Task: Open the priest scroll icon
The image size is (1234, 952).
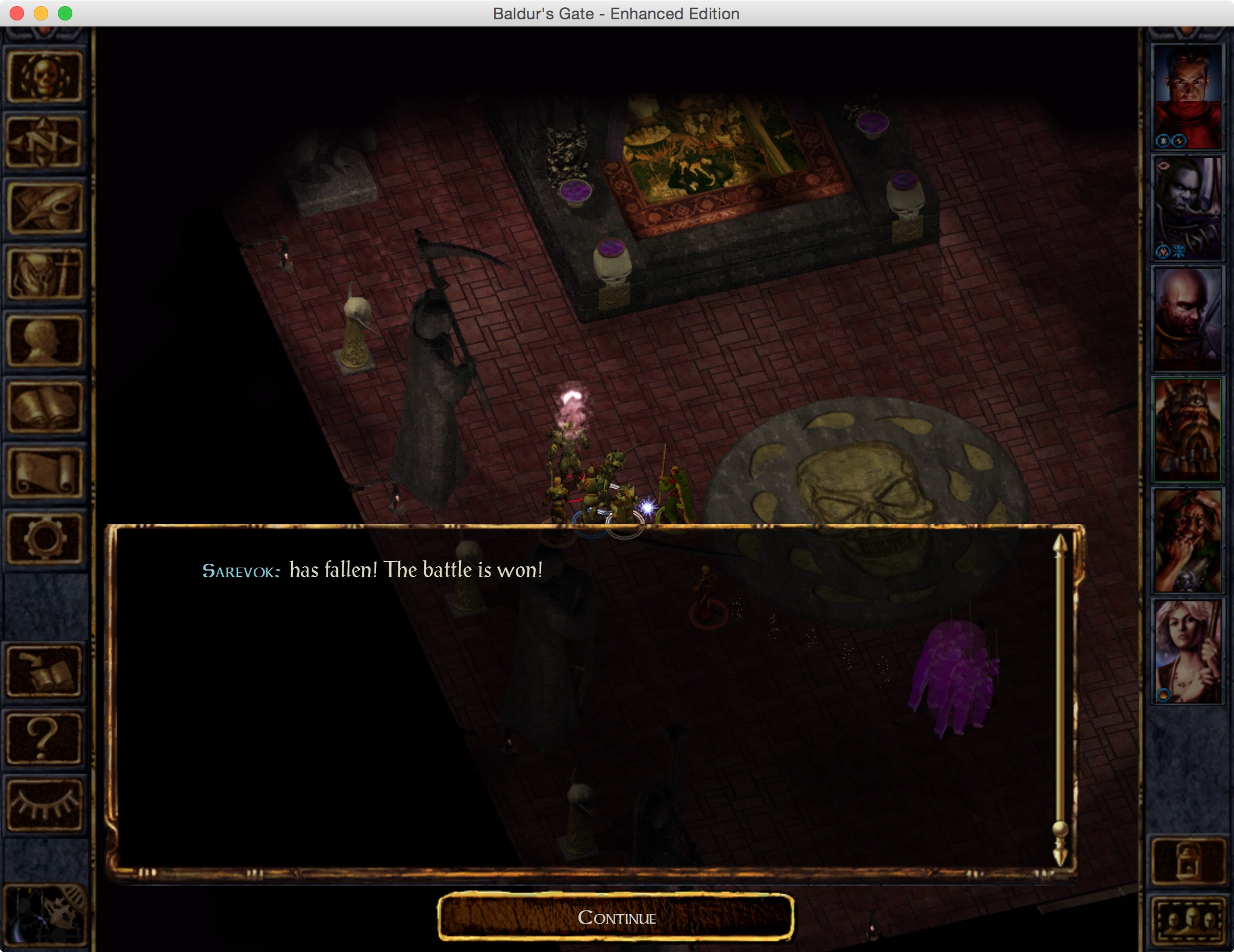Action: click(45, 474)
